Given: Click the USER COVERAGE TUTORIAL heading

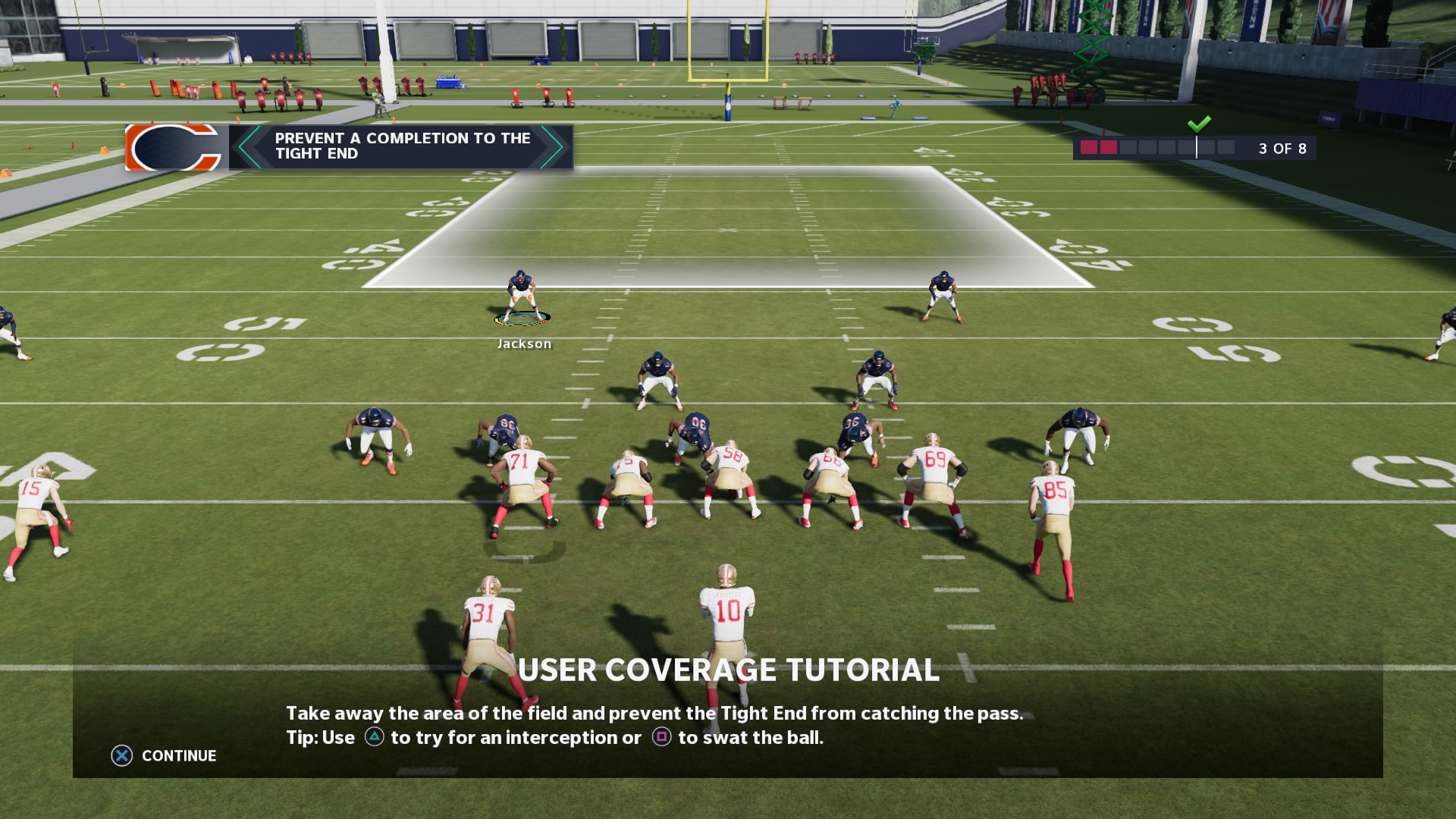Looking at the screenshot, I should 727,671.
